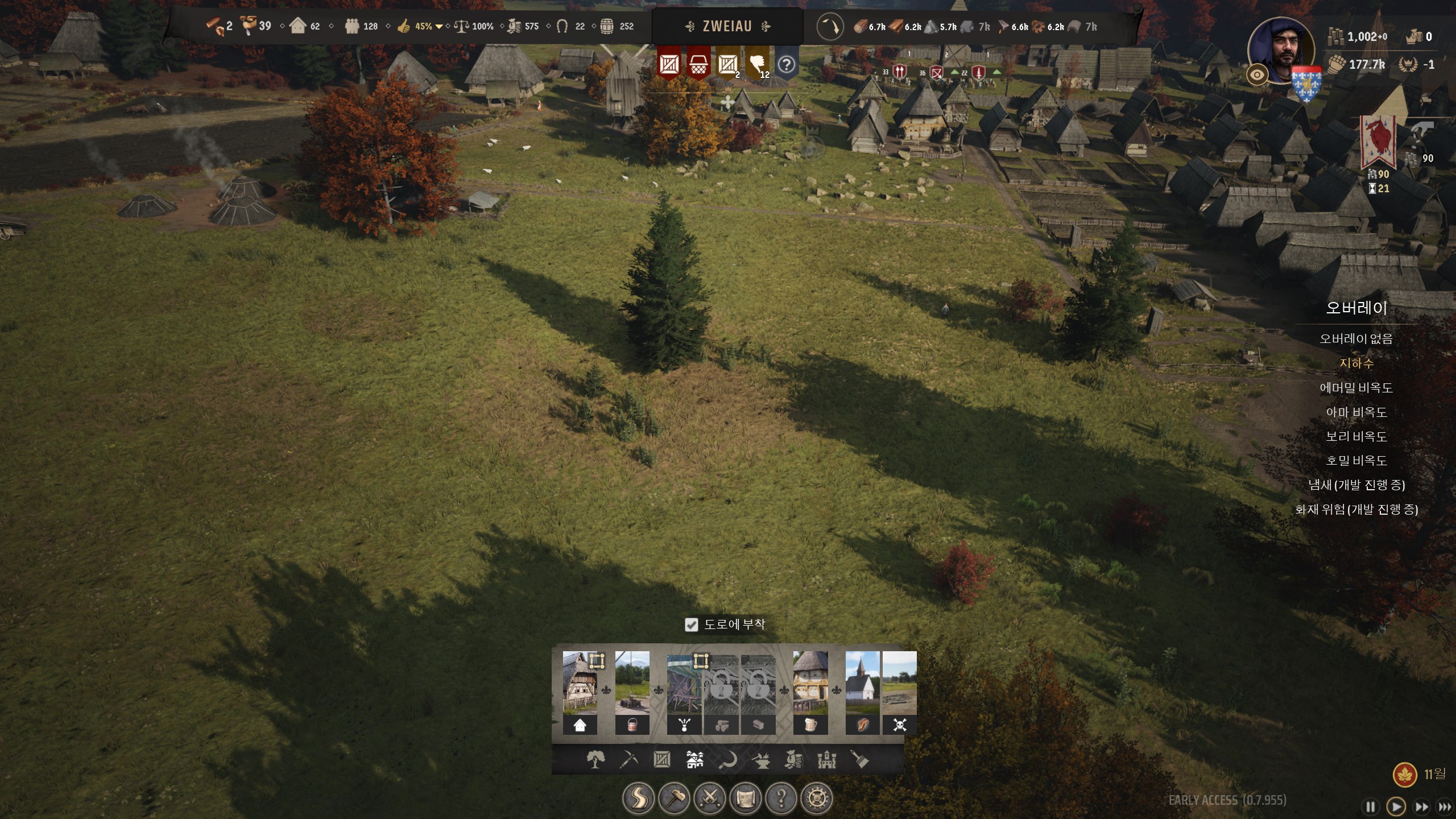
Task: Open the farming sickle category
Action: point(727,759)
